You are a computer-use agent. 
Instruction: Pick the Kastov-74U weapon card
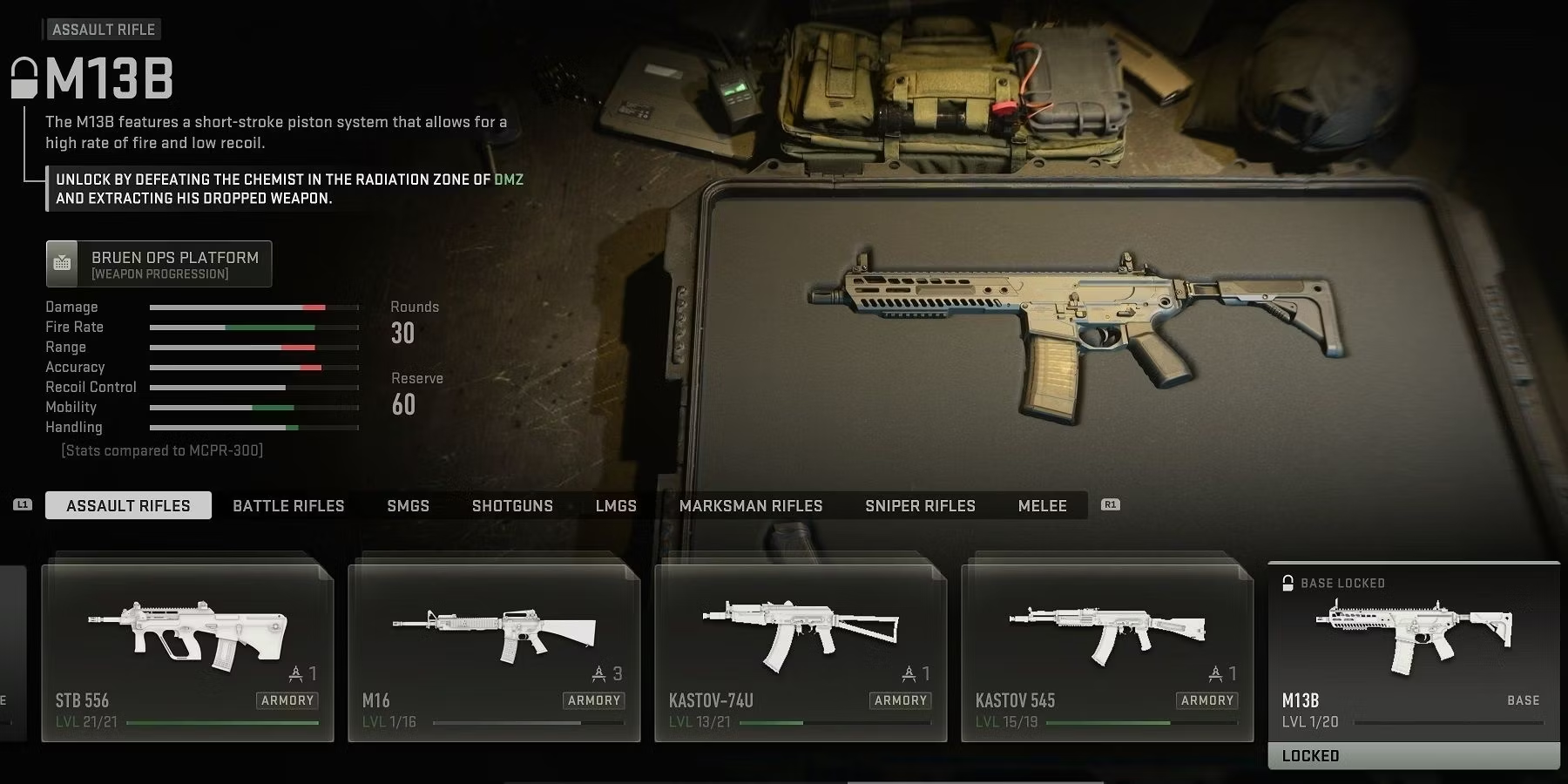(801, 652)
